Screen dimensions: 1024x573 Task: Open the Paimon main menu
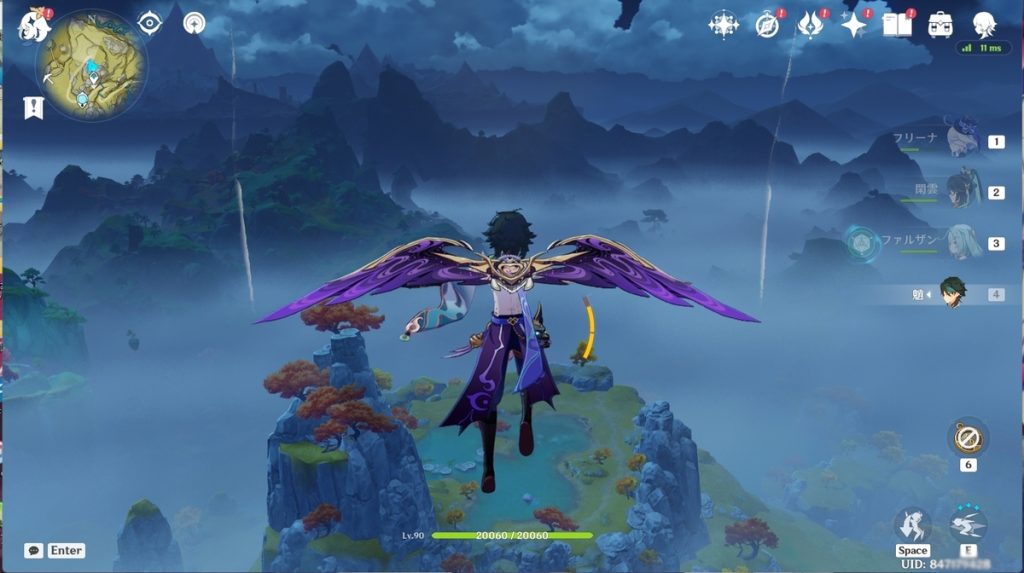(x=34, y=25)
